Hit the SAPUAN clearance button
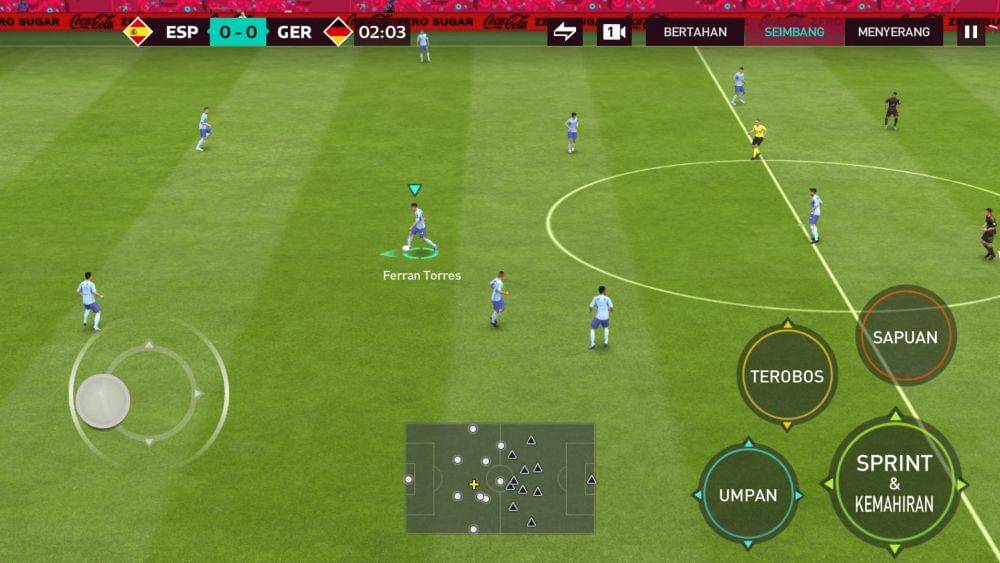Viewport: 1000px width, 563px height. [905, 337]
